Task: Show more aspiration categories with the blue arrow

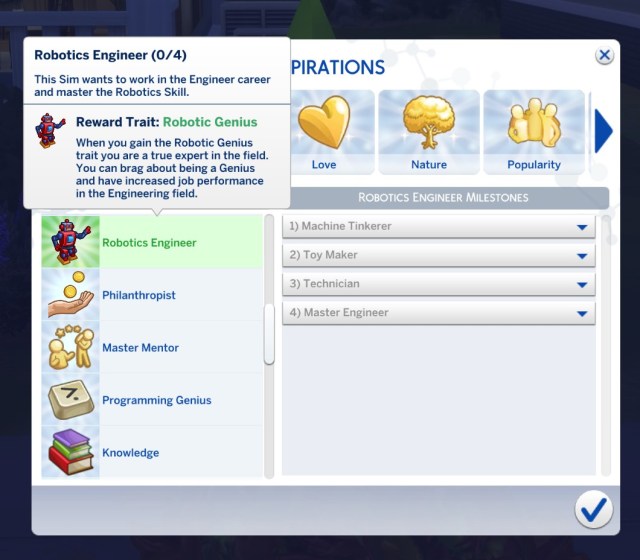Action: tap(603, 132)
